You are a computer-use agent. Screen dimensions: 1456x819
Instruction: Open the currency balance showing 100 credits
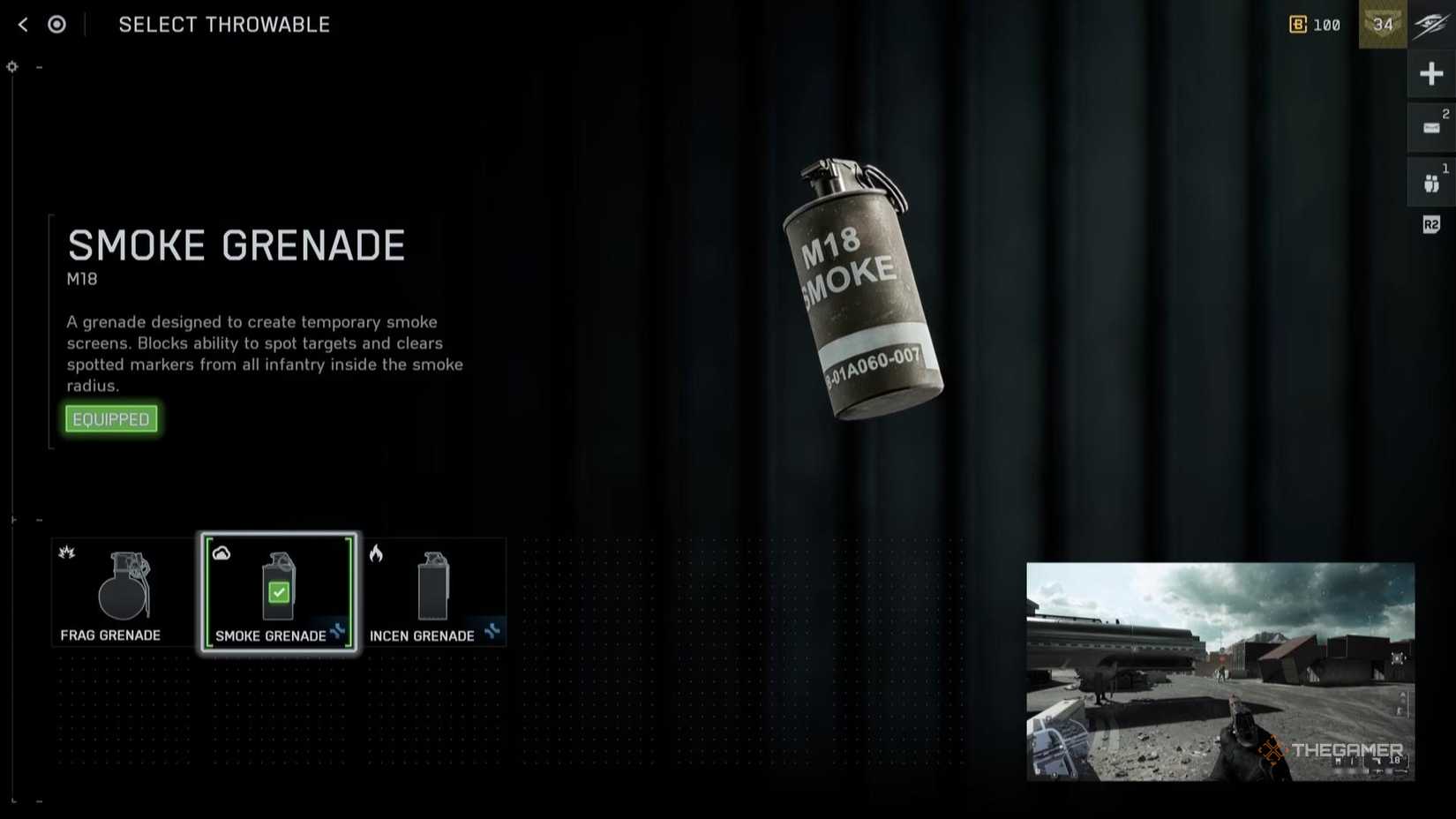pyautogui.click(x=1314, y=25)
